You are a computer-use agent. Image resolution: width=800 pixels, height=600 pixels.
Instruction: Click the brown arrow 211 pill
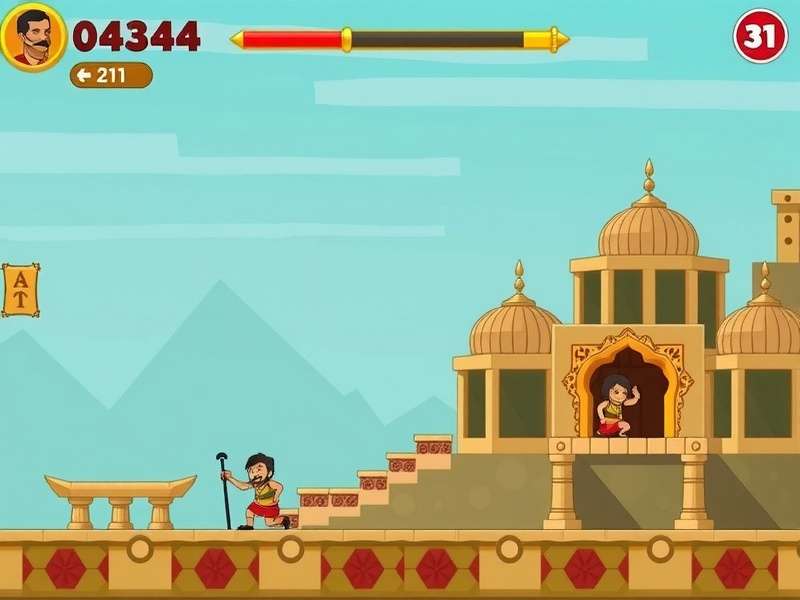pyautogui.click(x=111, y=75)
